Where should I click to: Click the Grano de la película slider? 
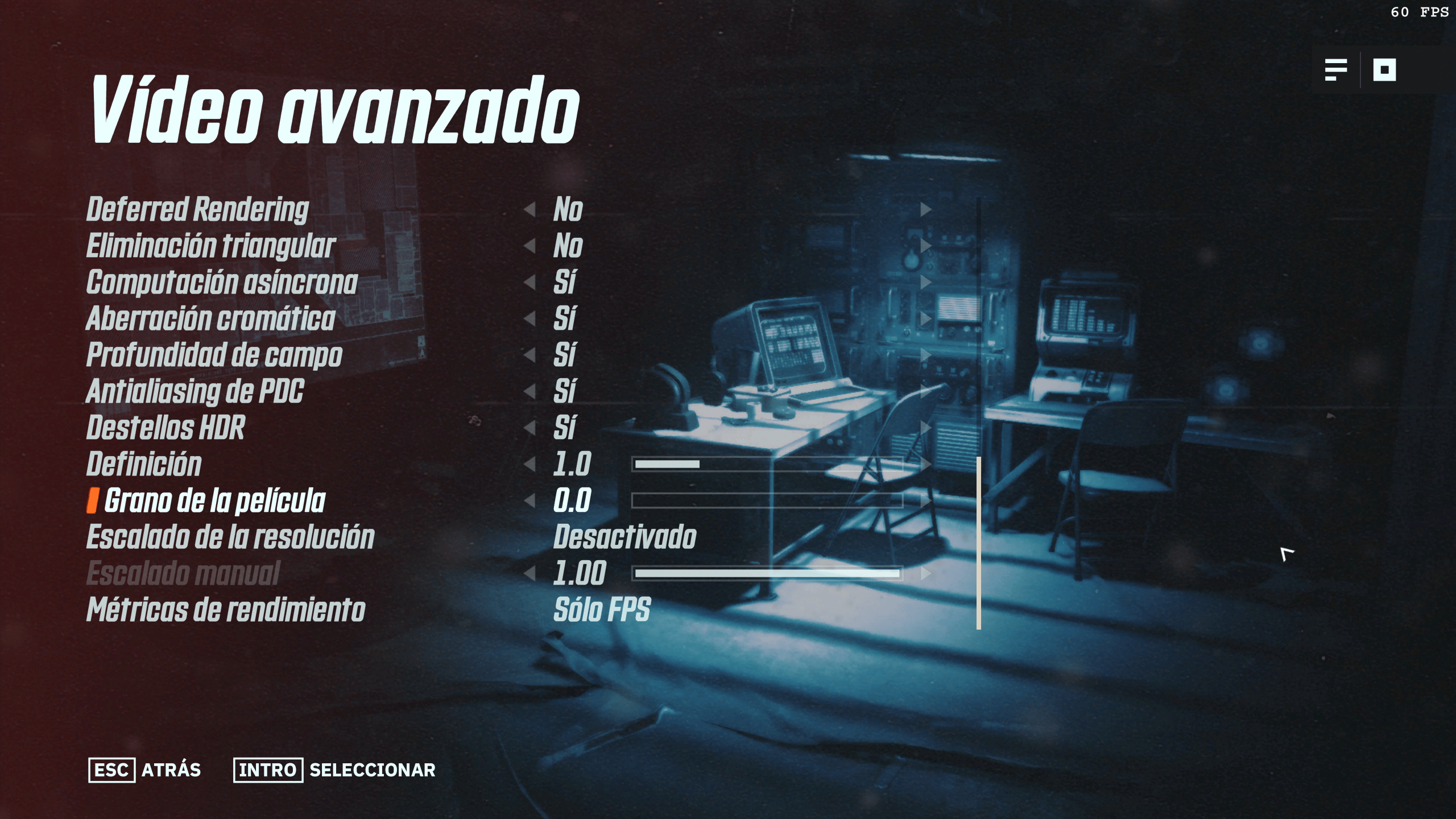(x=767, y=500)
